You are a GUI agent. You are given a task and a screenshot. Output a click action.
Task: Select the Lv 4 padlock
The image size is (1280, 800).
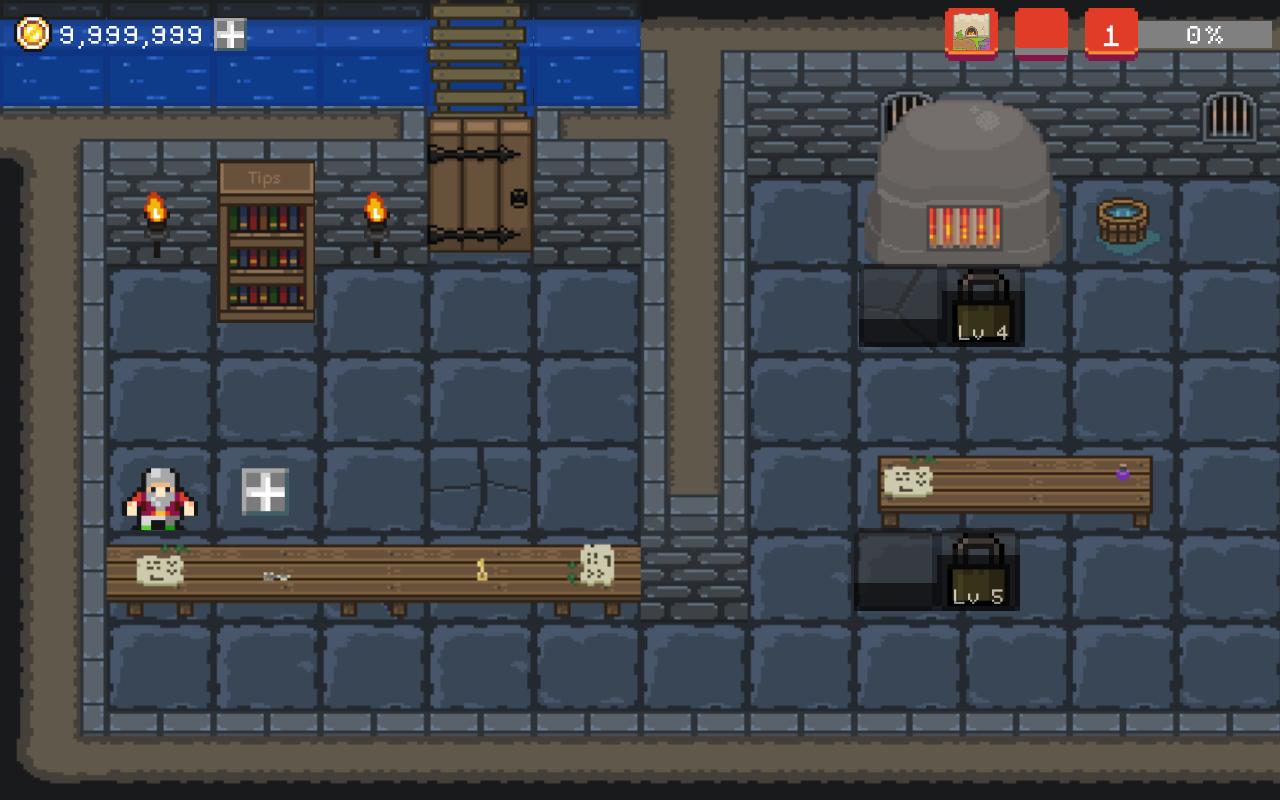[x=982, y=306]
